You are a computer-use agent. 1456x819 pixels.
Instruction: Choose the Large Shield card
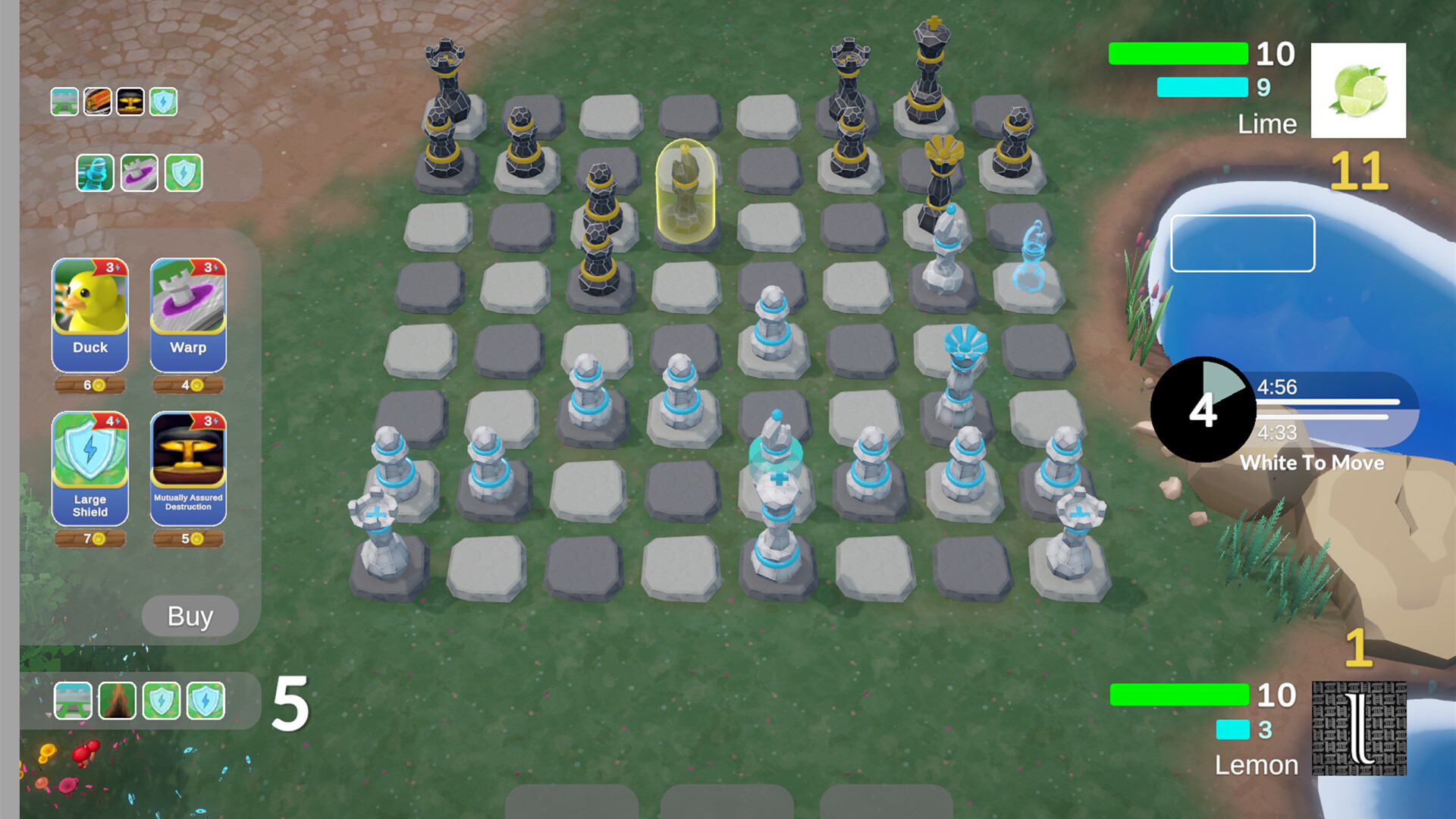[x=89, y=470]
